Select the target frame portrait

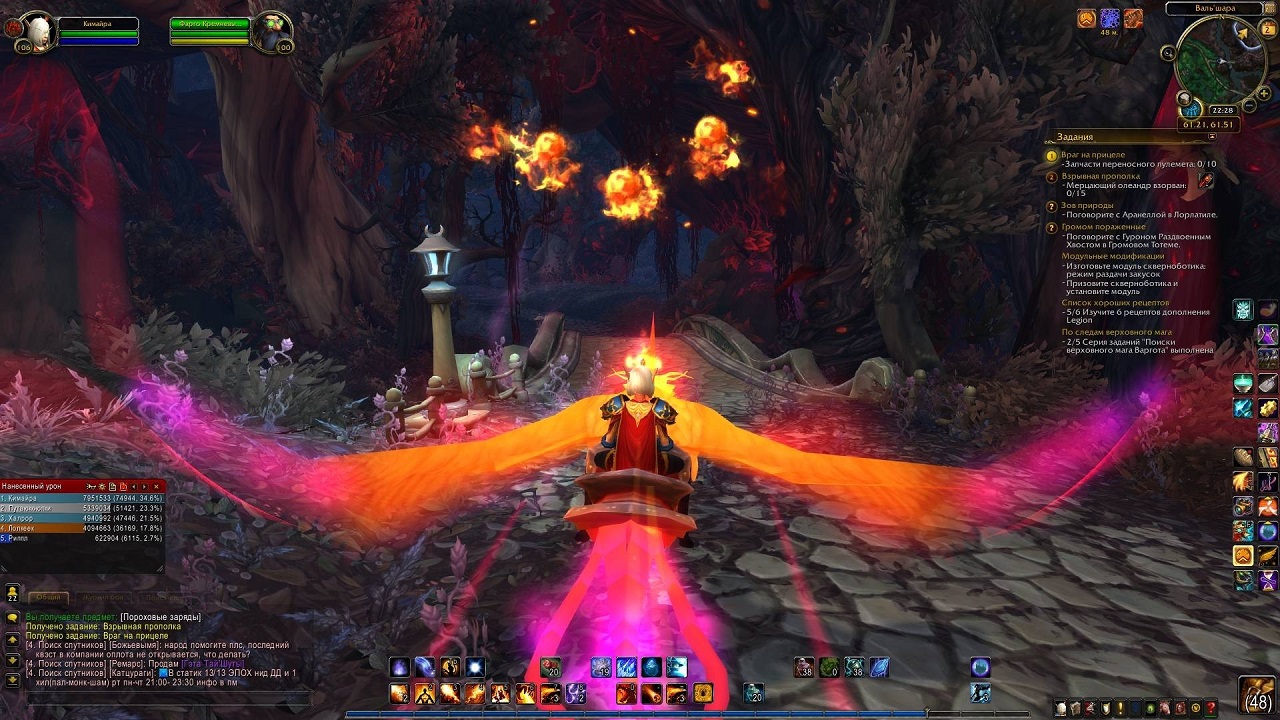click(x=270, y=30)
